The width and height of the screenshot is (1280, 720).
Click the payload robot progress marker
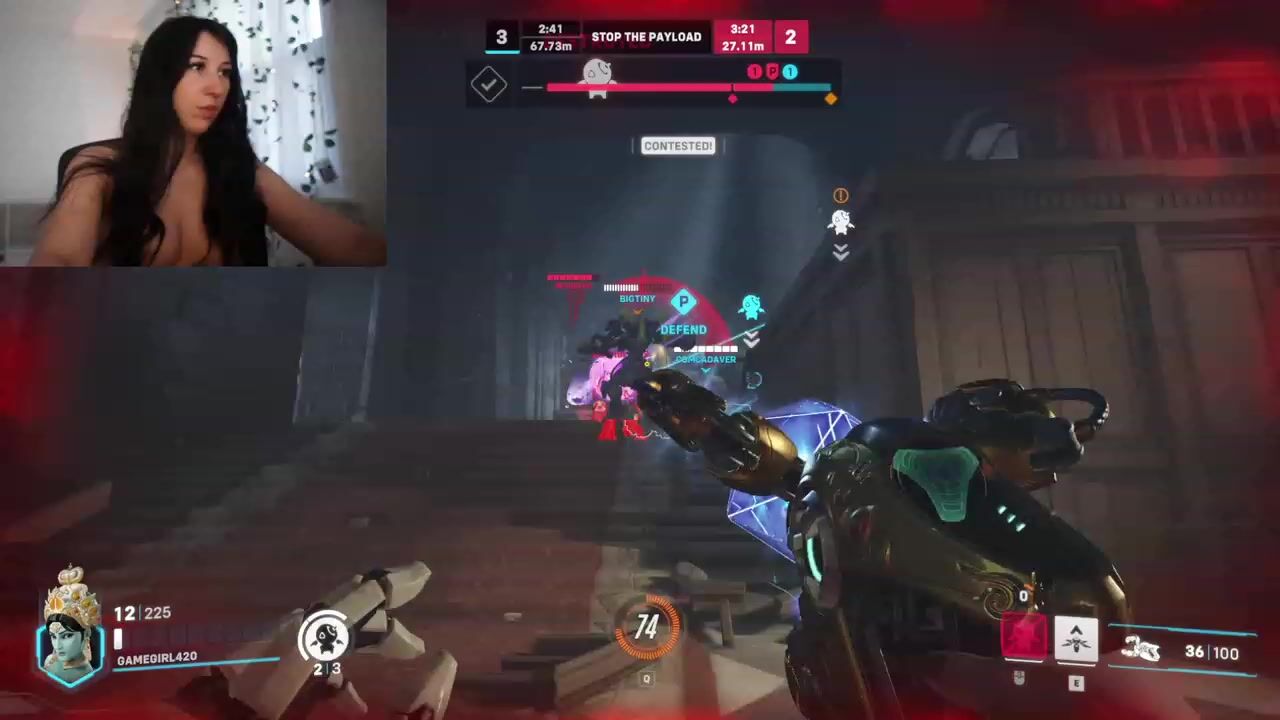[x=597, y=78]
